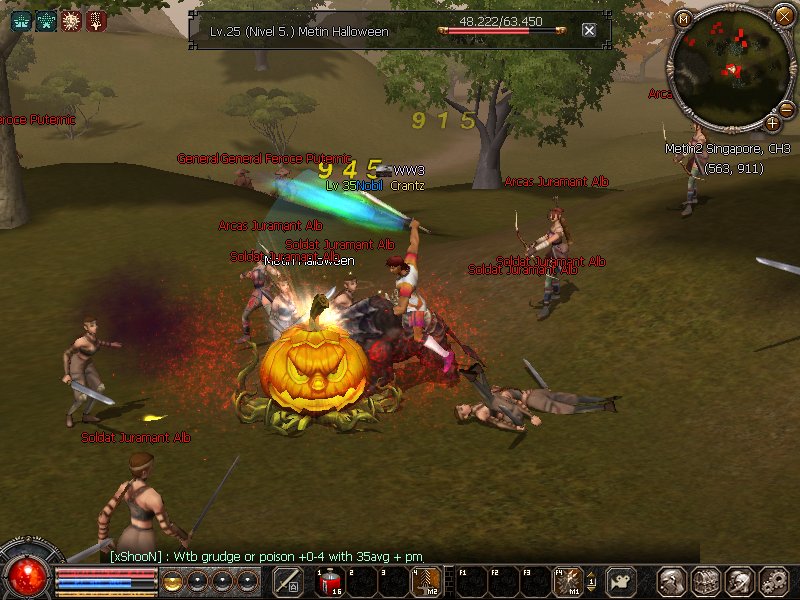Activate the skill in quickslot F4
800x600 pixels.
(568, 581)
